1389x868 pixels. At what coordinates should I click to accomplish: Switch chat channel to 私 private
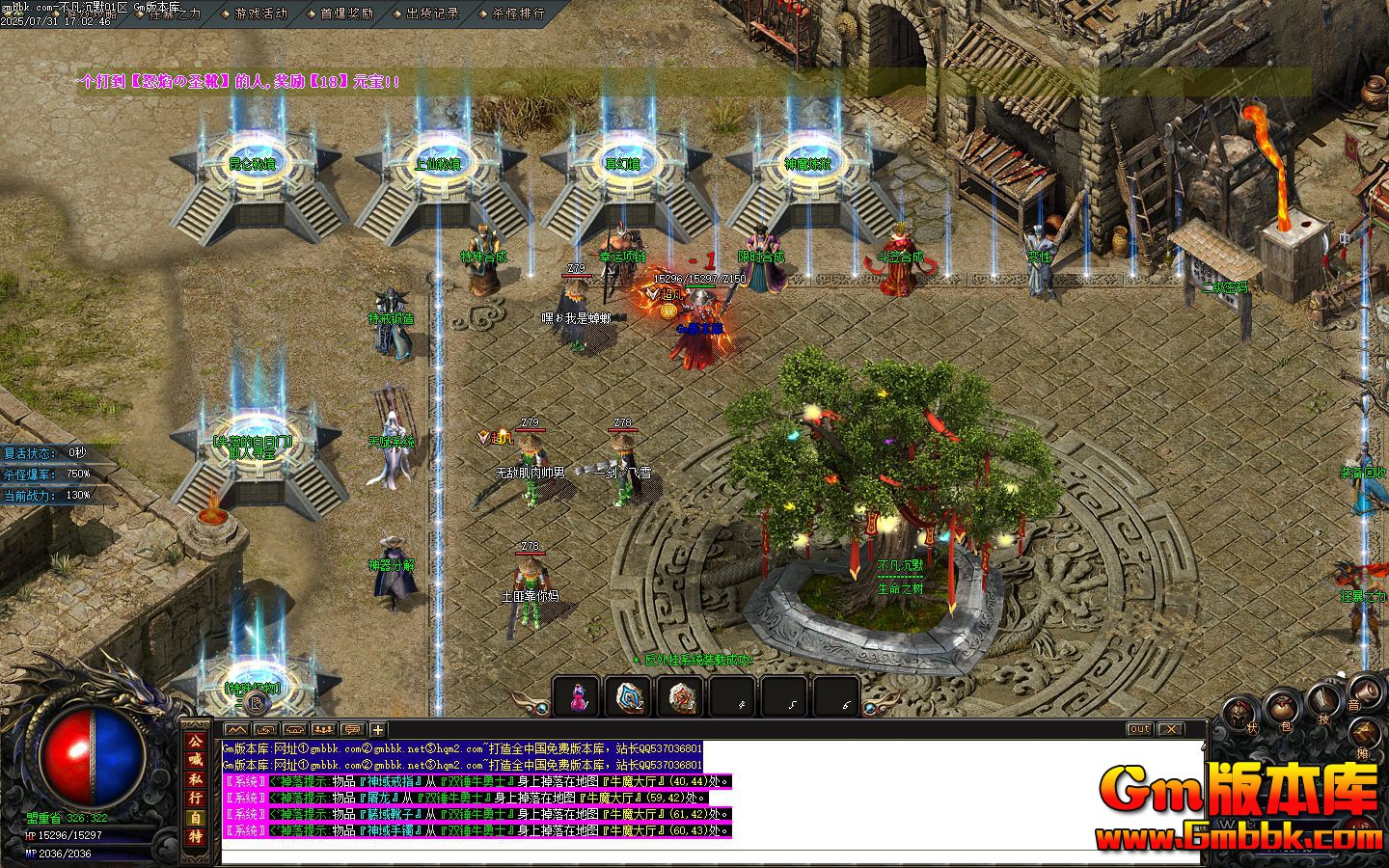point(196,779)
